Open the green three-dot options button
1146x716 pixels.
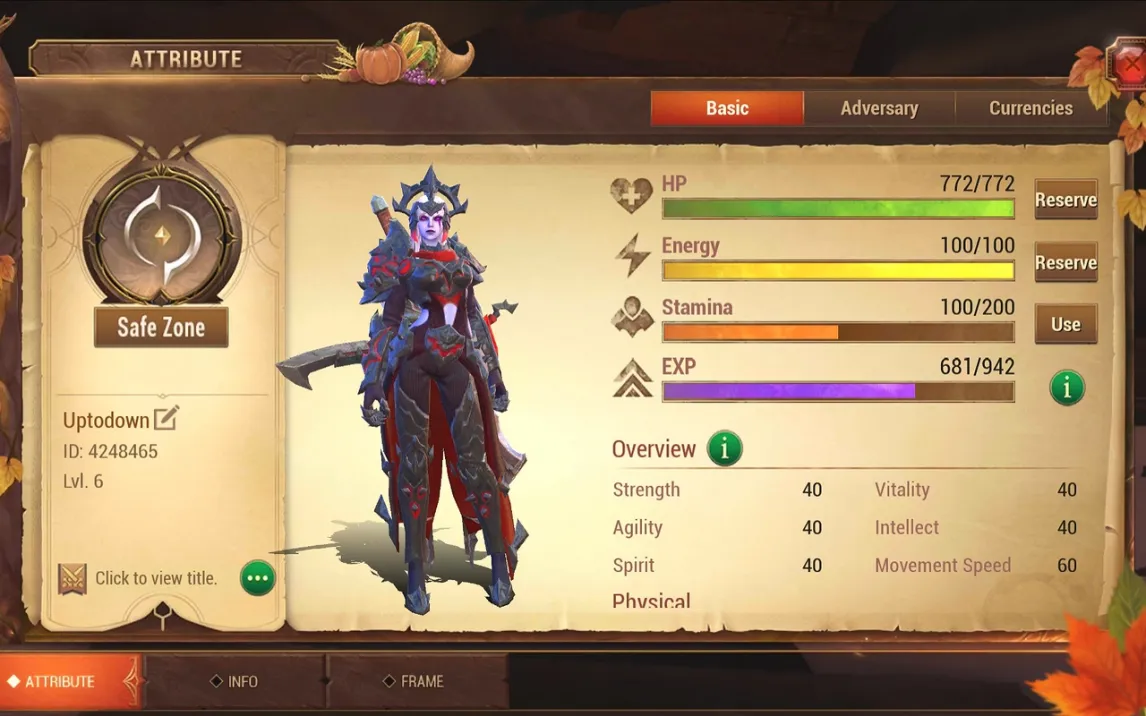click(x=258, y=578)
